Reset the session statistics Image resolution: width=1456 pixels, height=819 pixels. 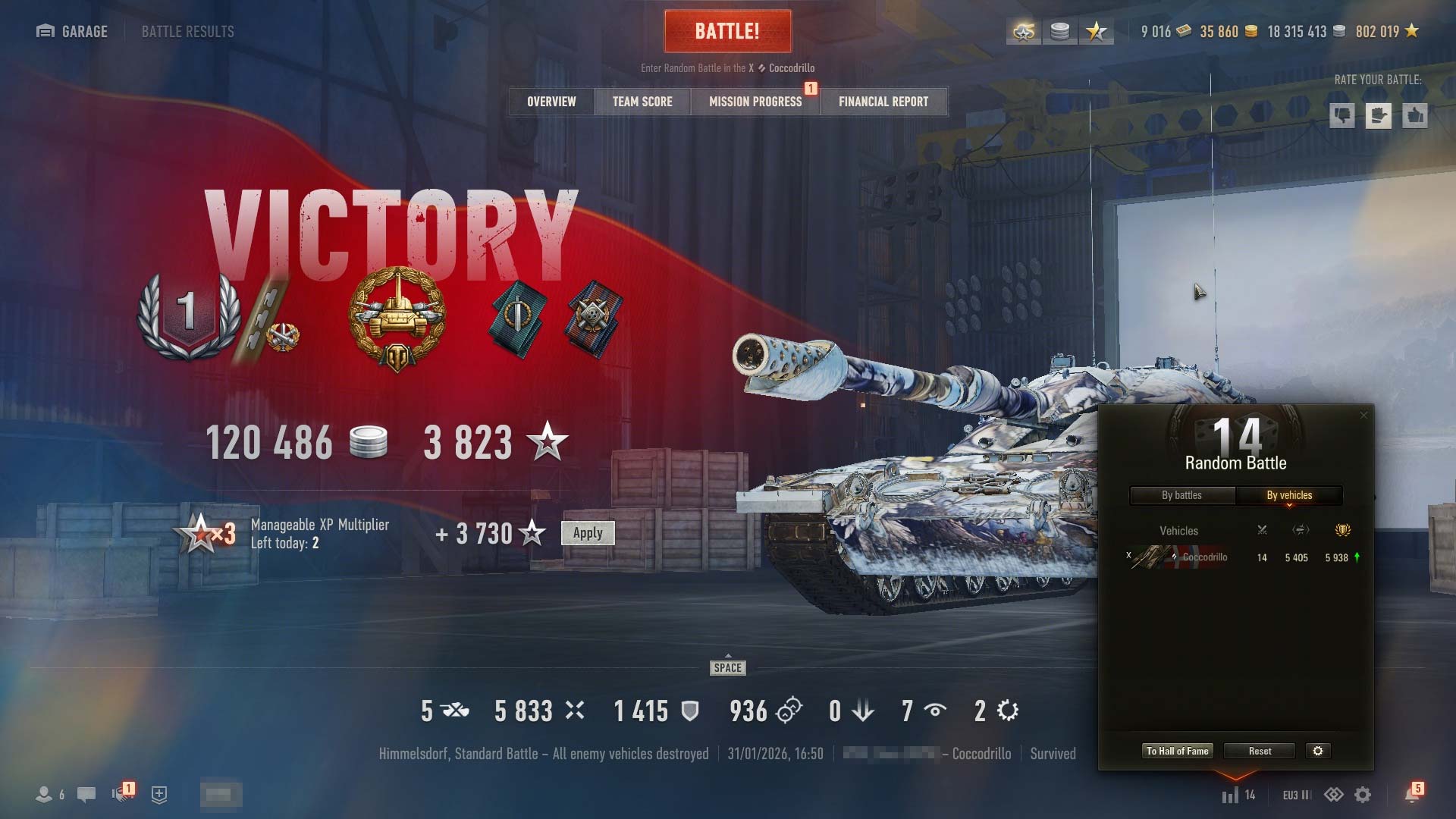point(1260,751)
